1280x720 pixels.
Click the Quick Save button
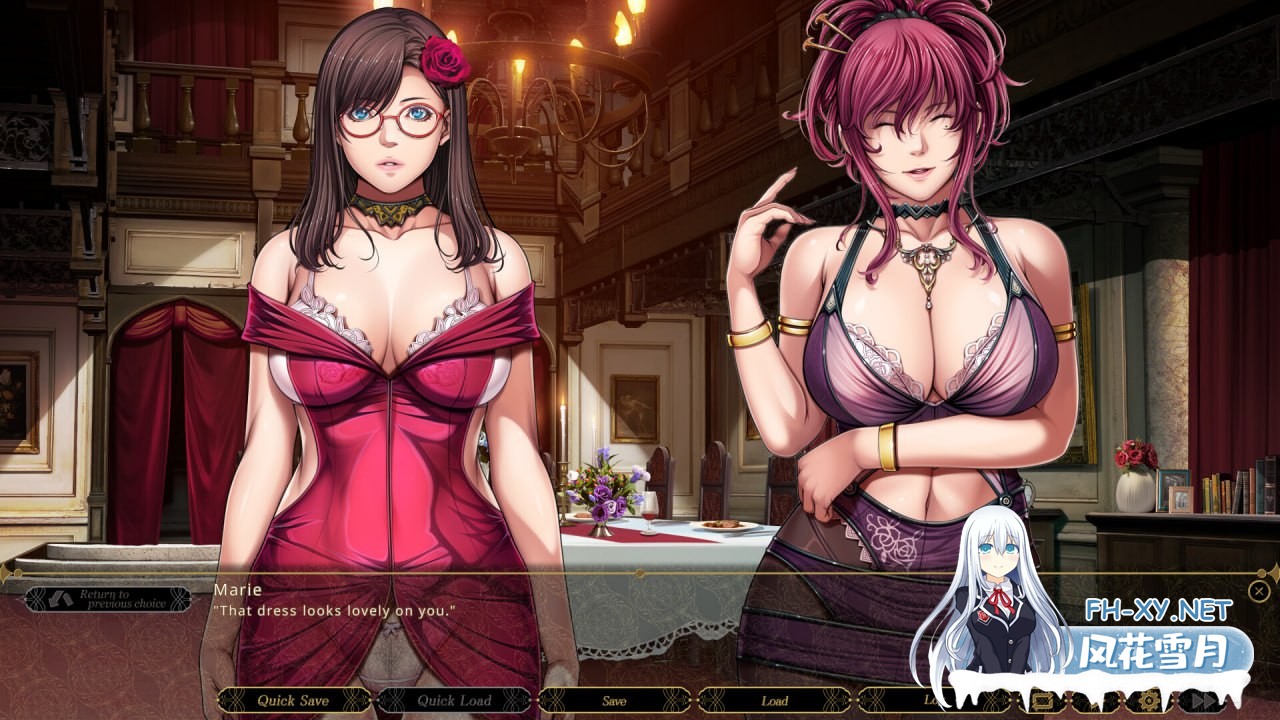click(293, 700)
